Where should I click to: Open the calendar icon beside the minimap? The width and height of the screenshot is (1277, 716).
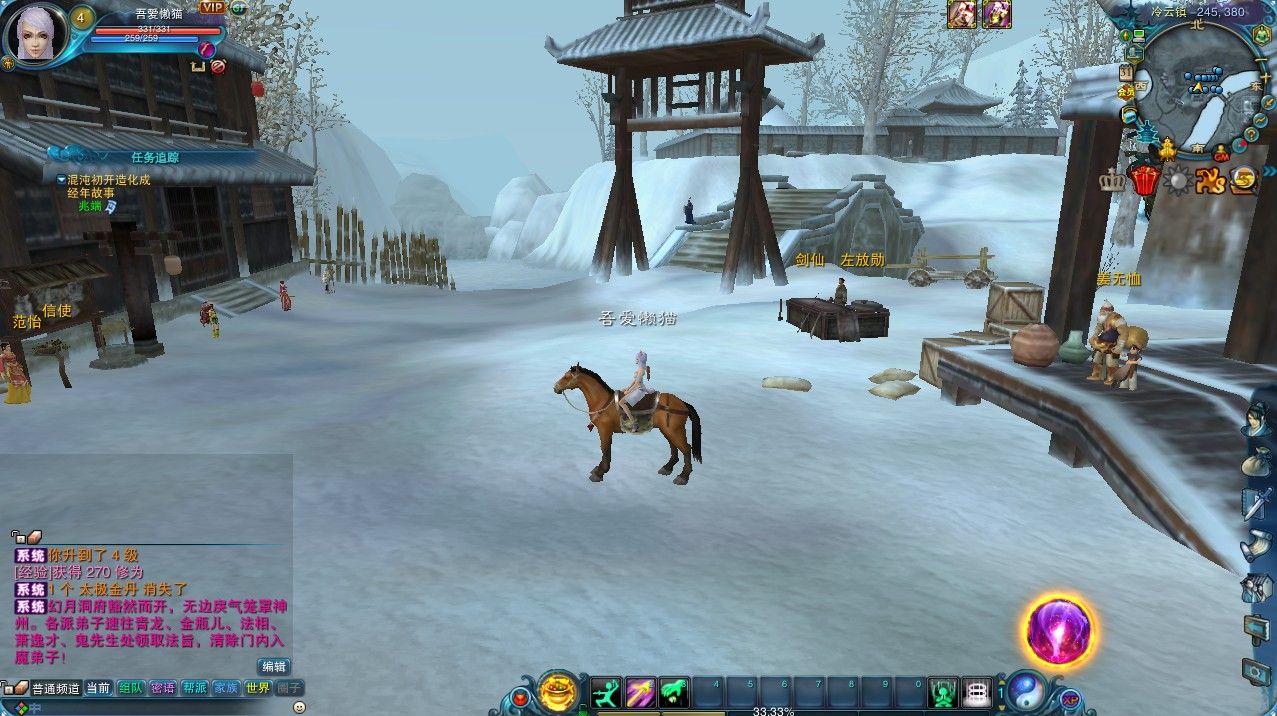click(1127, 72)
